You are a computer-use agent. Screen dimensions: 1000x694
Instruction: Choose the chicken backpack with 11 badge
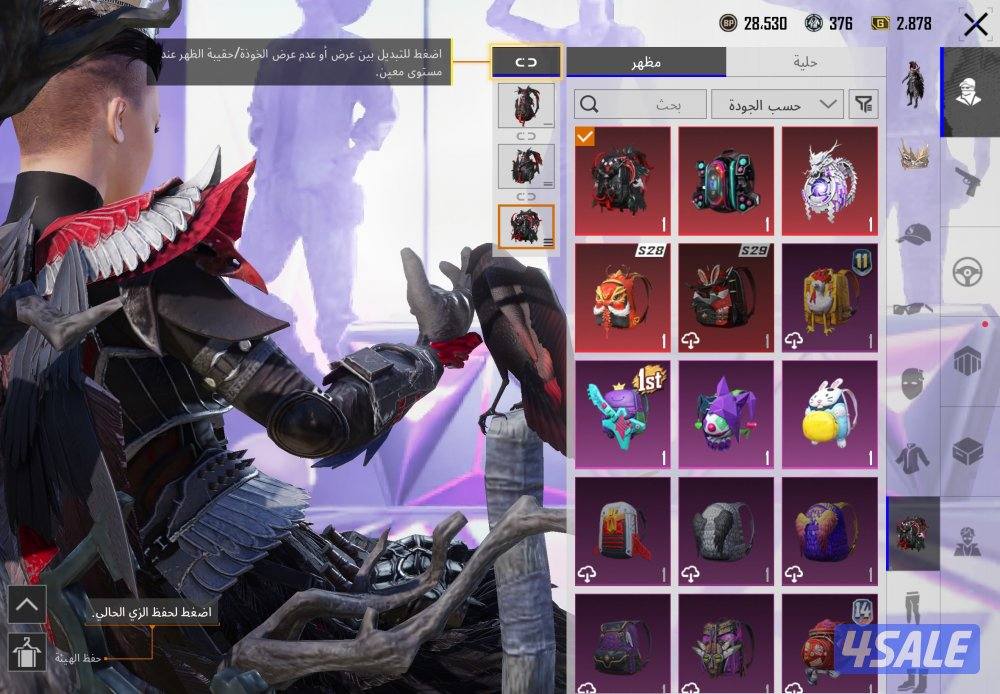click(x=829, y=297)
